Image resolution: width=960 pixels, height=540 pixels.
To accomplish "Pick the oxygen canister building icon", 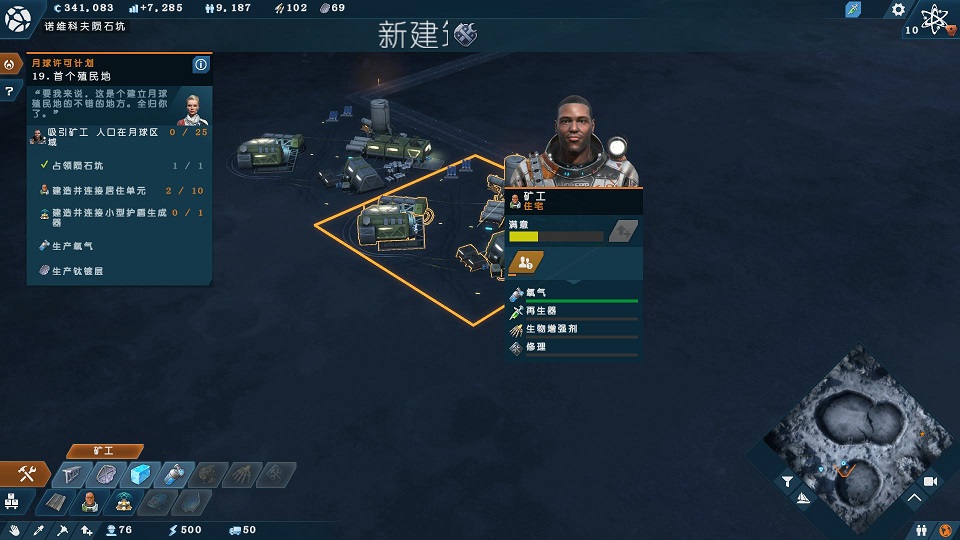I will click(174, 474).
